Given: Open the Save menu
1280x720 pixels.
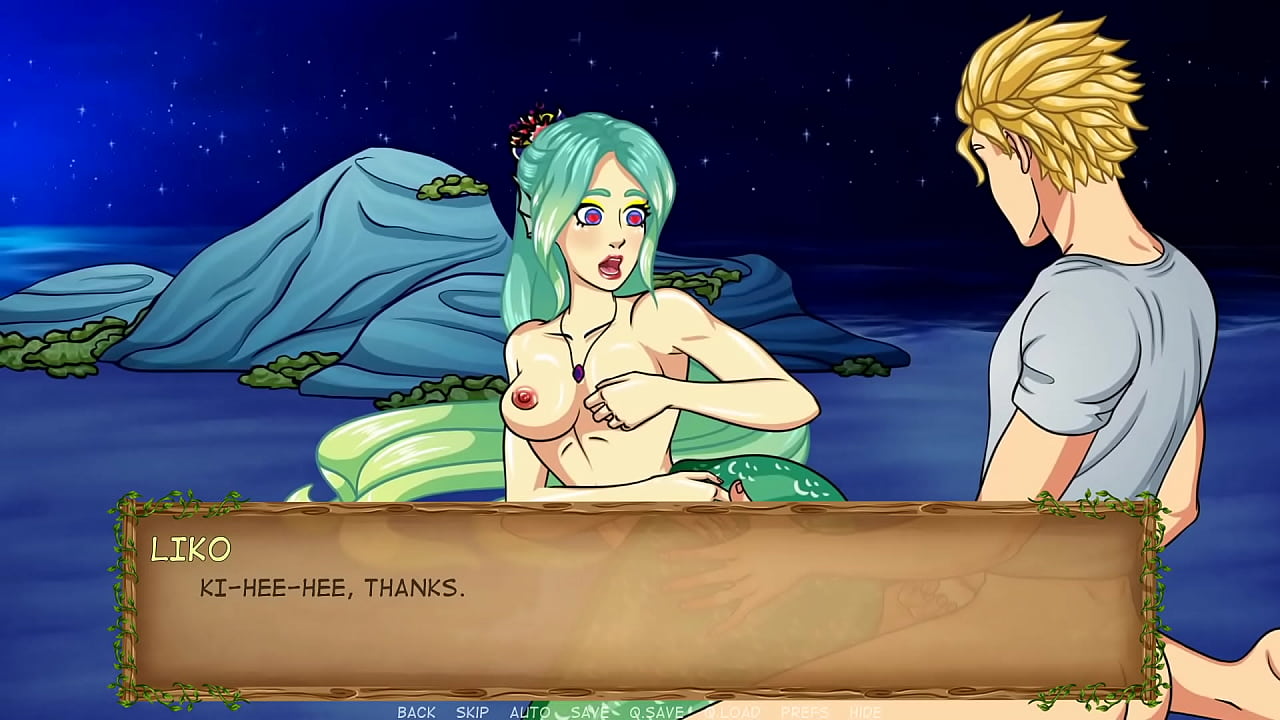Looking at the screenshot, I should 590,712.
